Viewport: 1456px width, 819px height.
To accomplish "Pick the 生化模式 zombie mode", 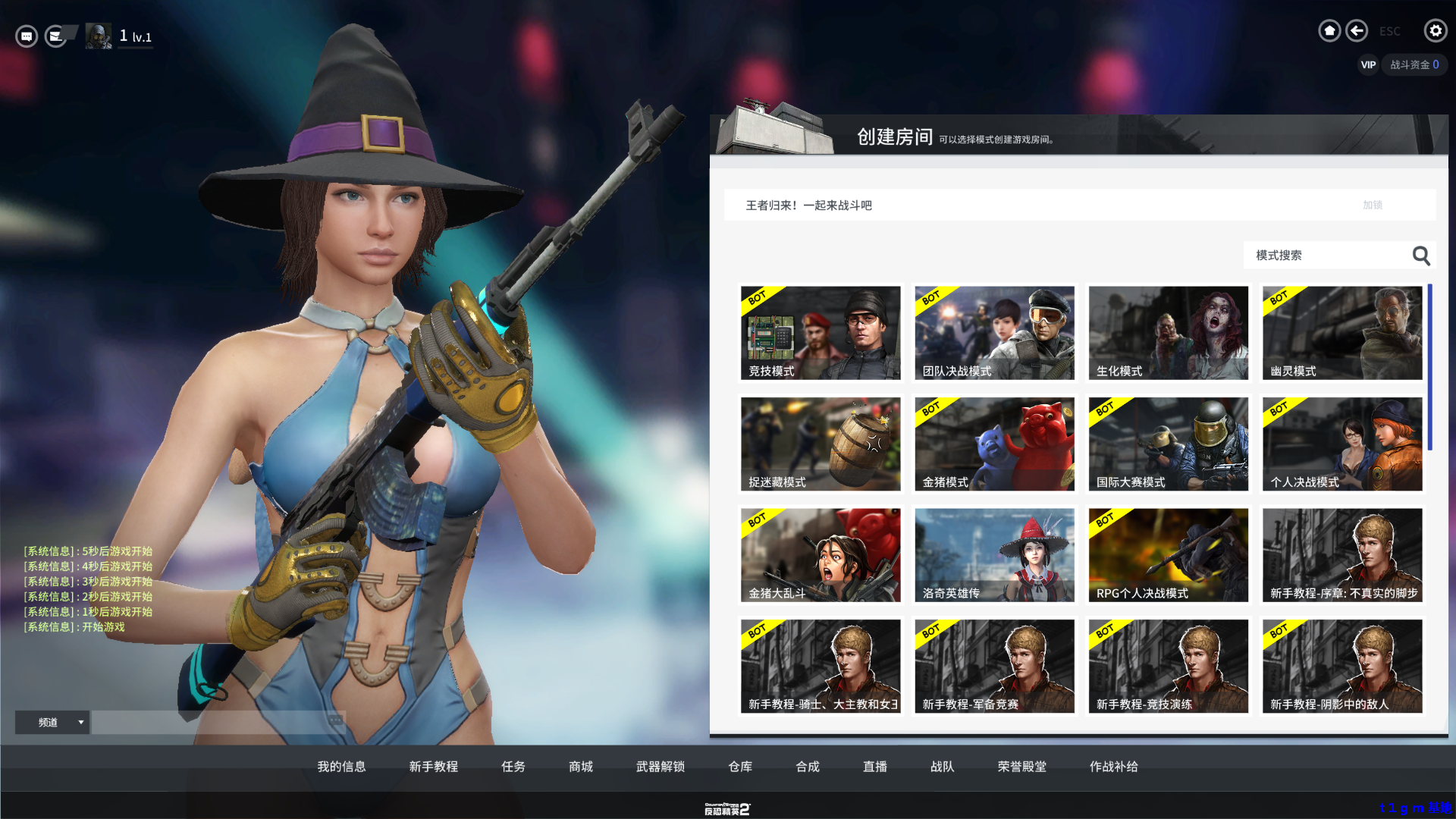I will click(x=1168, y=333).
